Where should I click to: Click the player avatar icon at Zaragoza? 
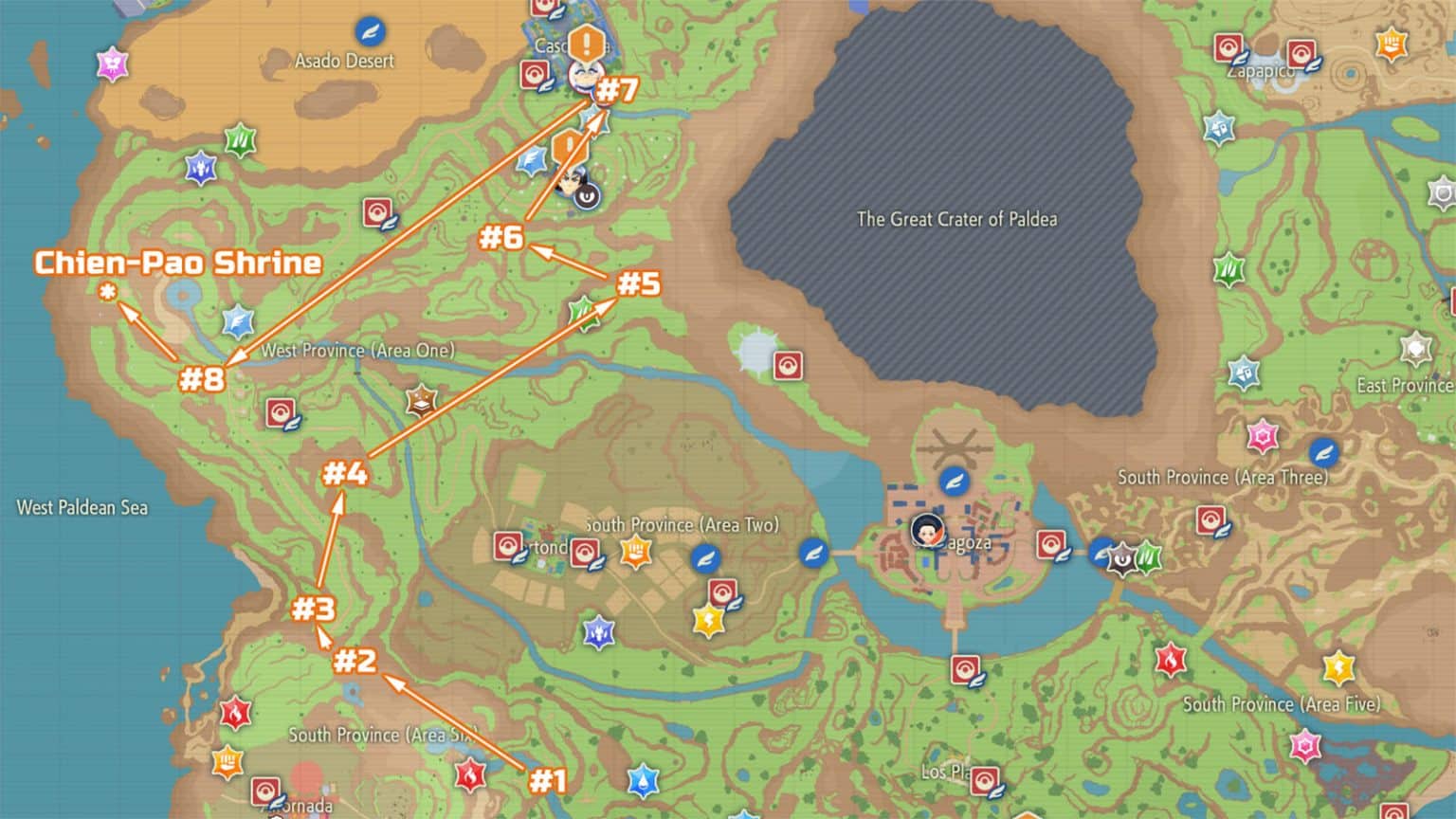[926, 531]
